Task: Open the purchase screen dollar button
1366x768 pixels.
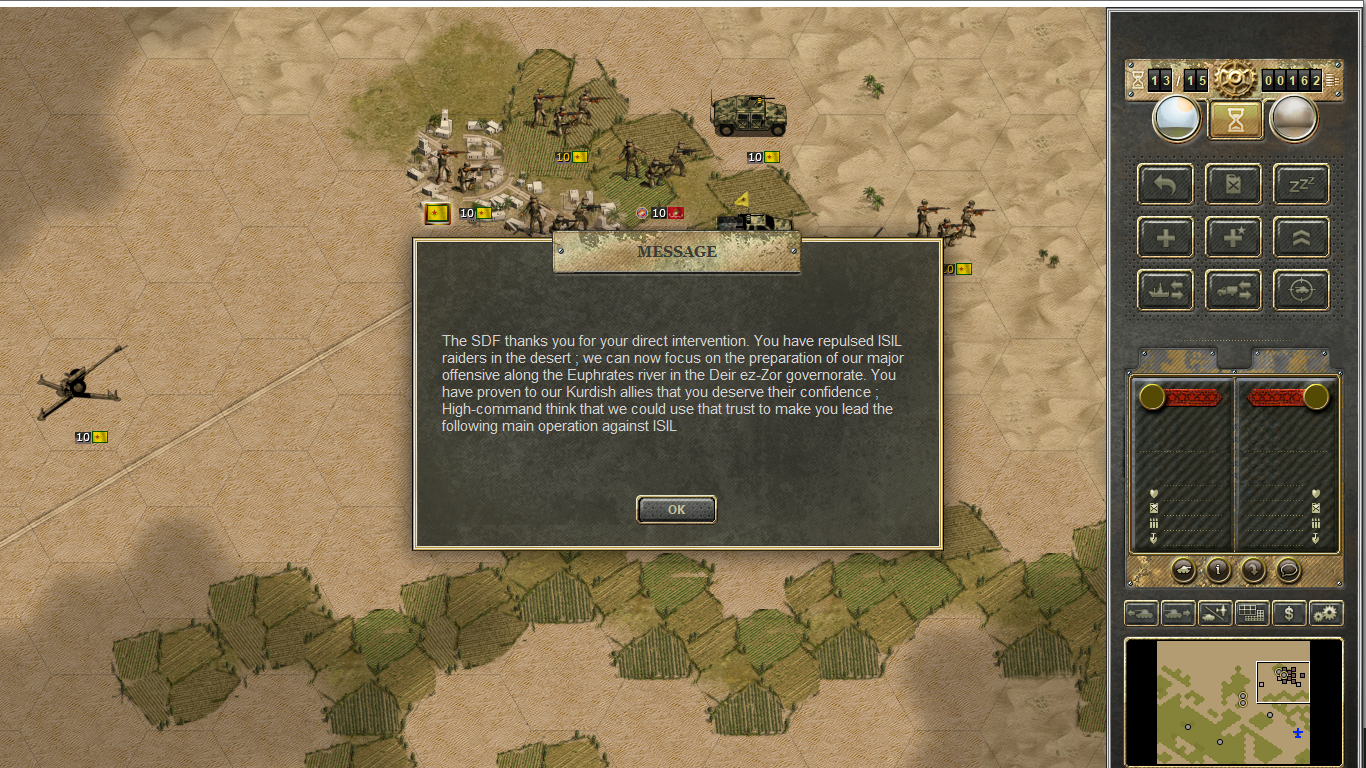Action: [1288, 613]
